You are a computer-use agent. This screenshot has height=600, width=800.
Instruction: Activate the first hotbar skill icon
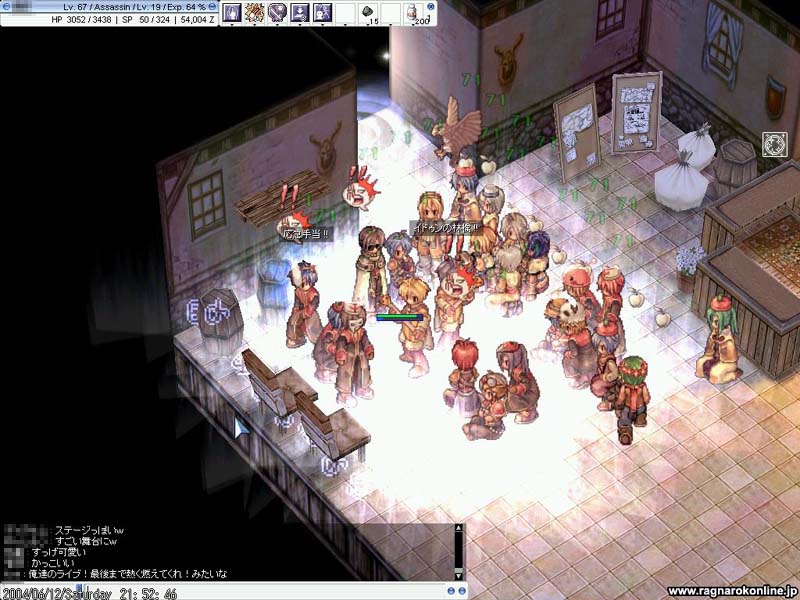tap(232, 12)
